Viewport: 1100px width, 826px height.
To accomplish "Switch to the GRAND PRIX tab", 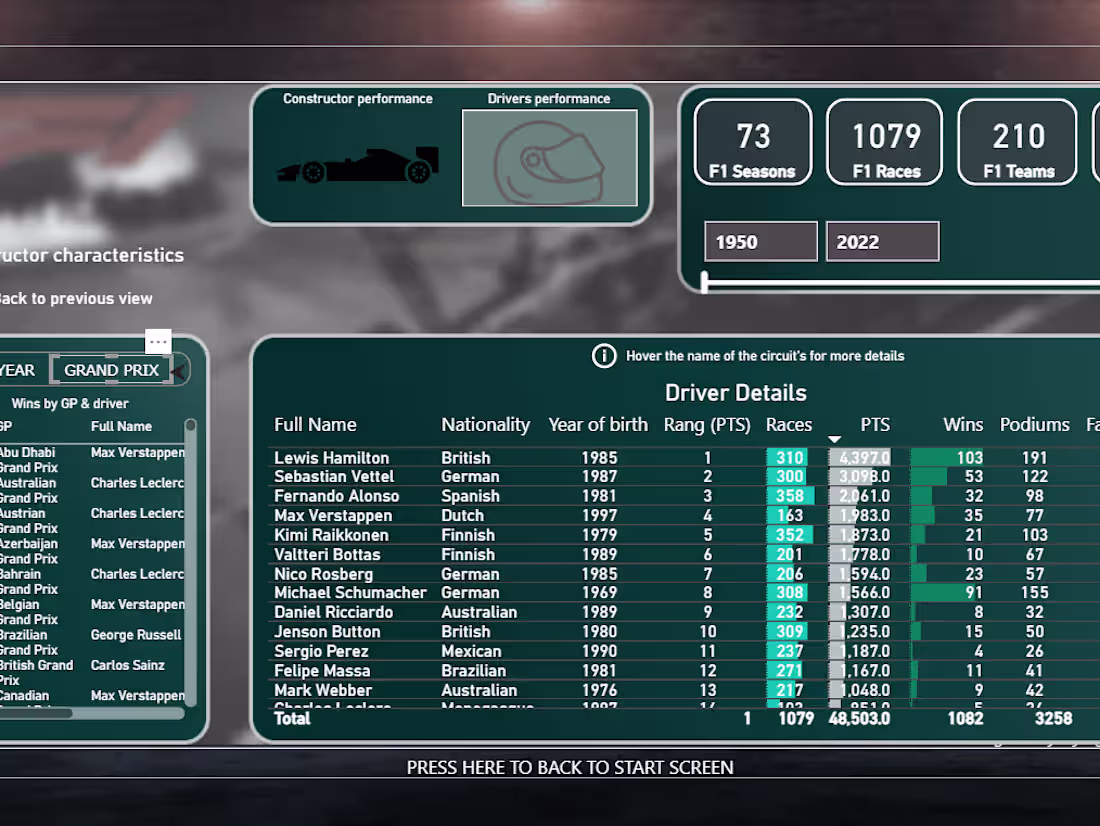I will [x=111, y=370].
